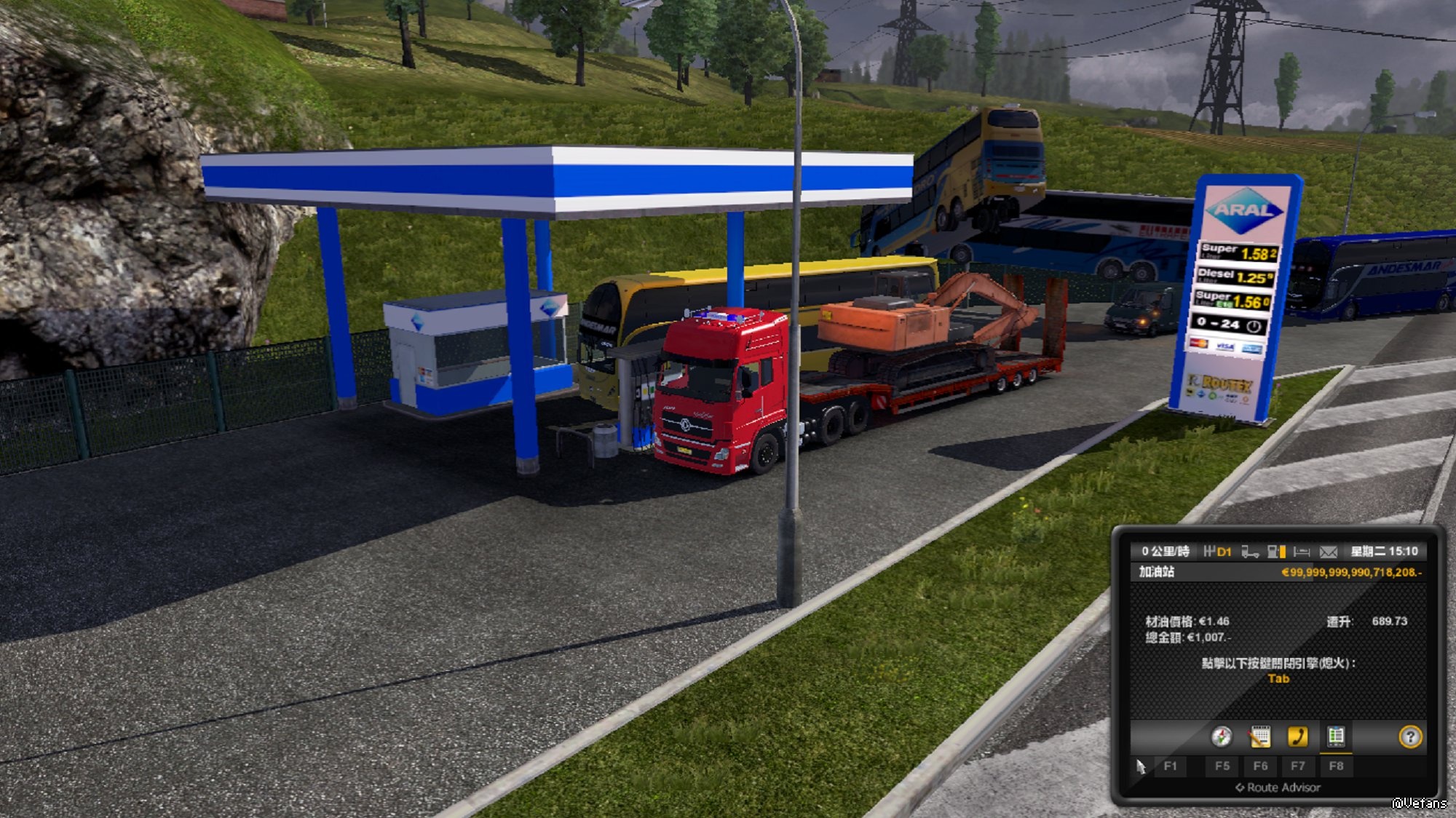The image size is (1456, 818).
Task: Show the calendar job info tab
Action: point(1259,736)
